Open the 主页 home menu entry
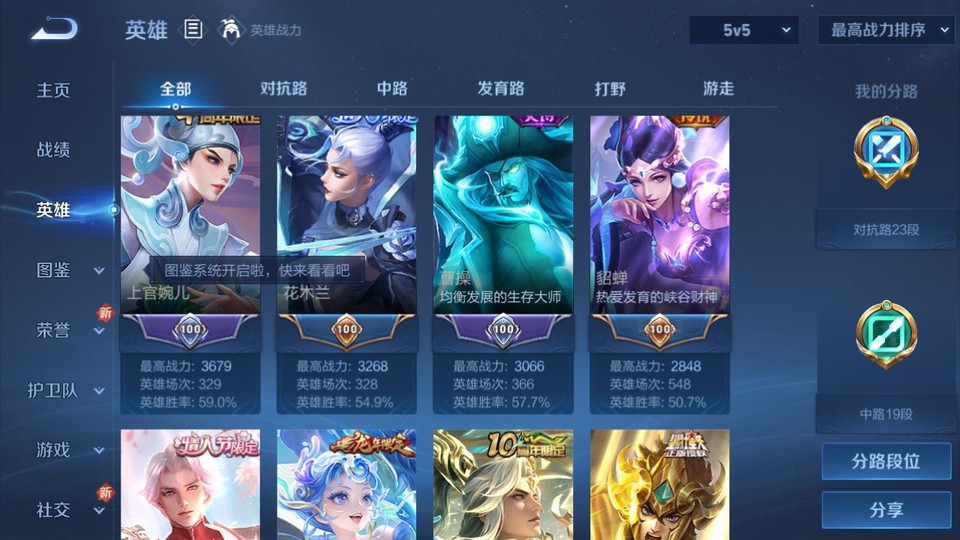960x540 pixels. [x=54, y=90]
